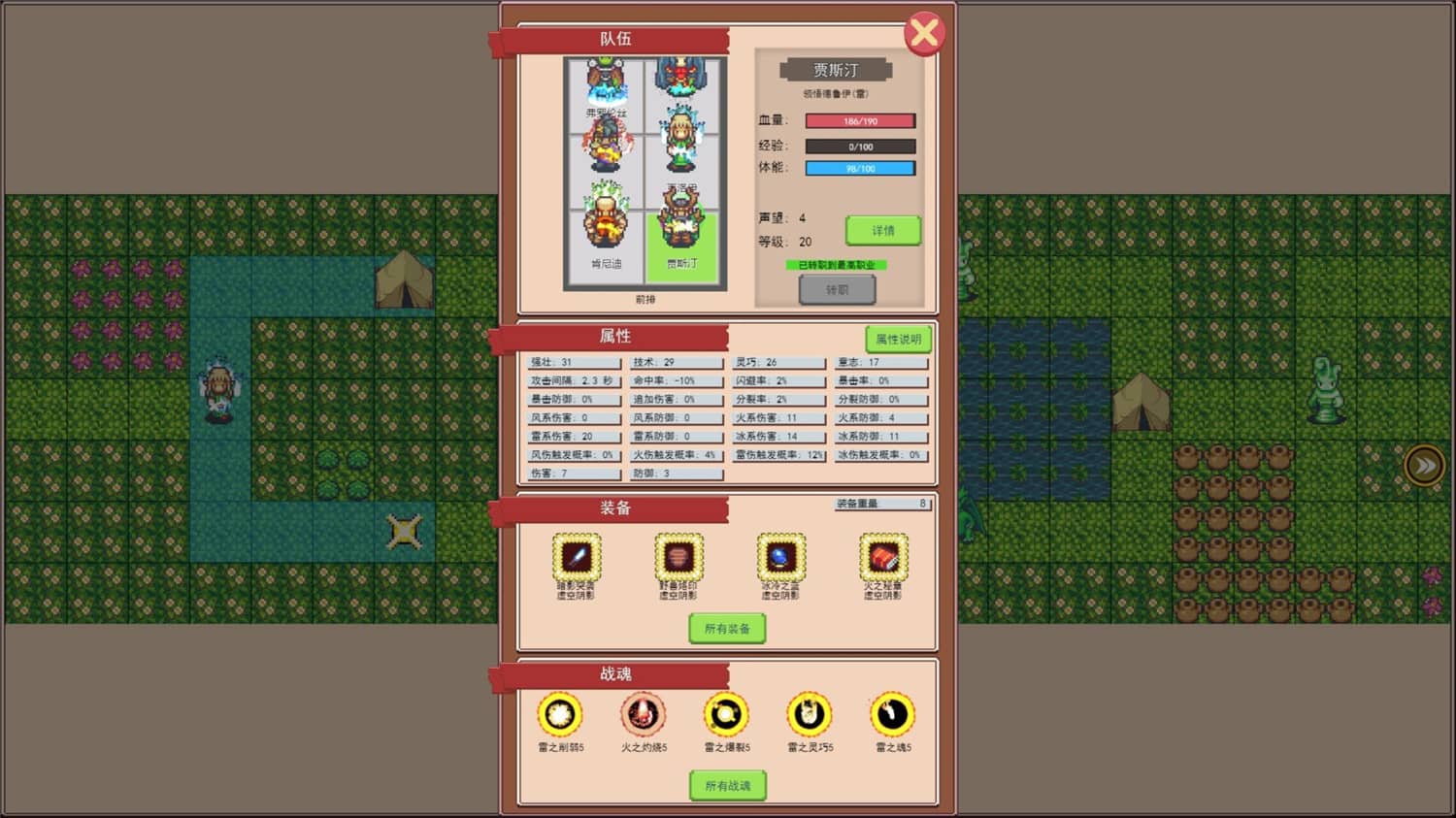
Task: Open the 火之灼烧5 battle soul icon
Action: point(642,715)
